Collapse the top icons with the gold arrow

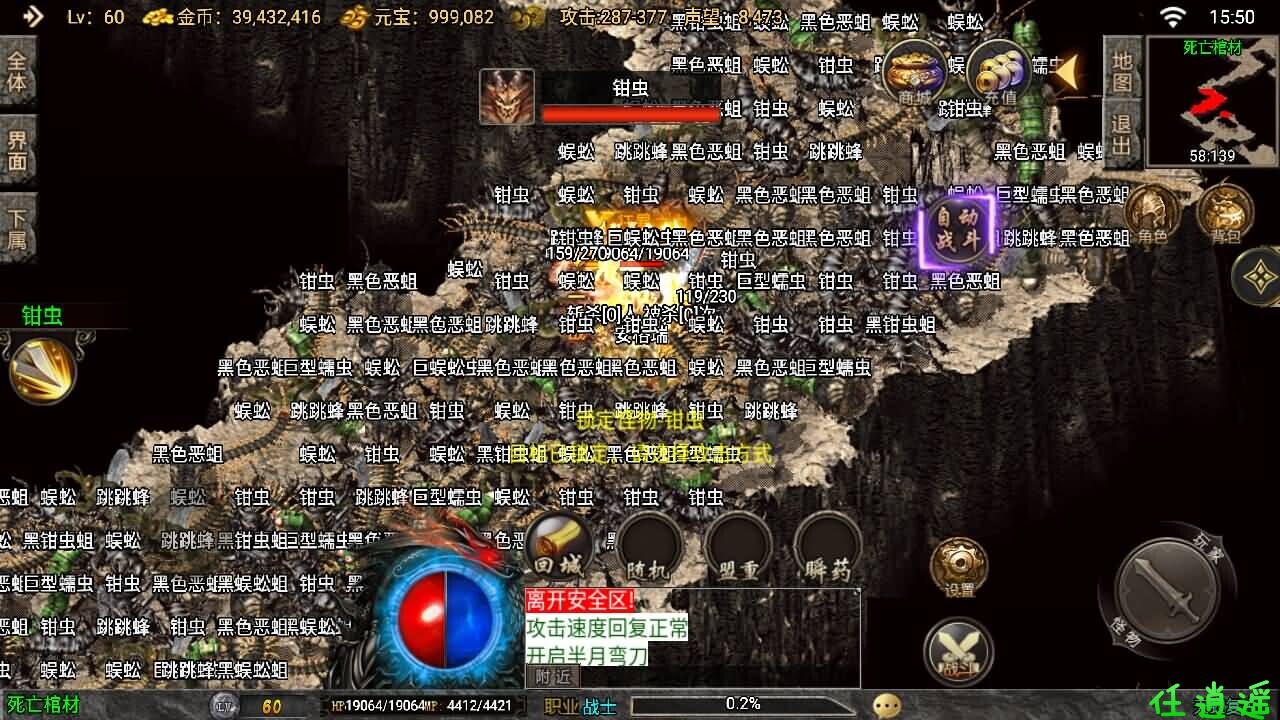(x=1066, y=70)
